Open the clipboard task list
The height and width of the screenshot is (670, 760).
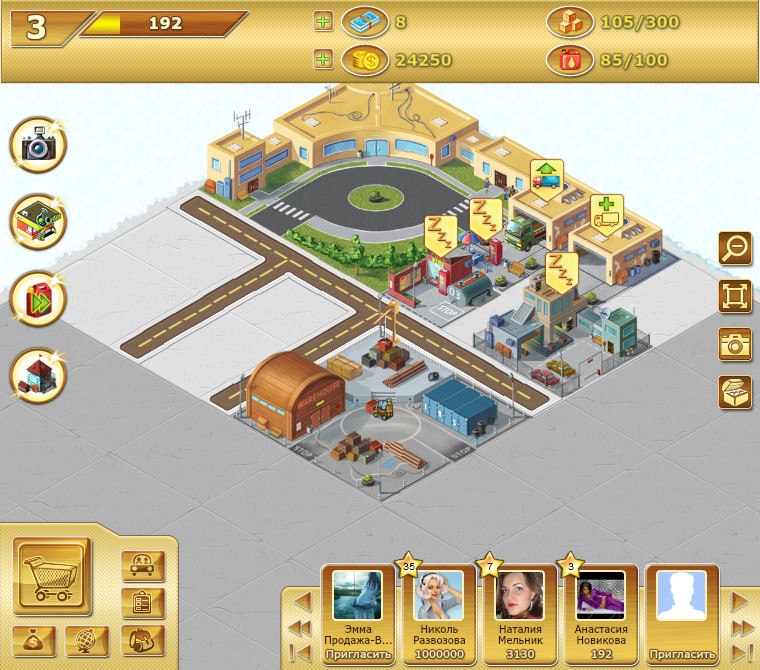click(x=142, y=603)
